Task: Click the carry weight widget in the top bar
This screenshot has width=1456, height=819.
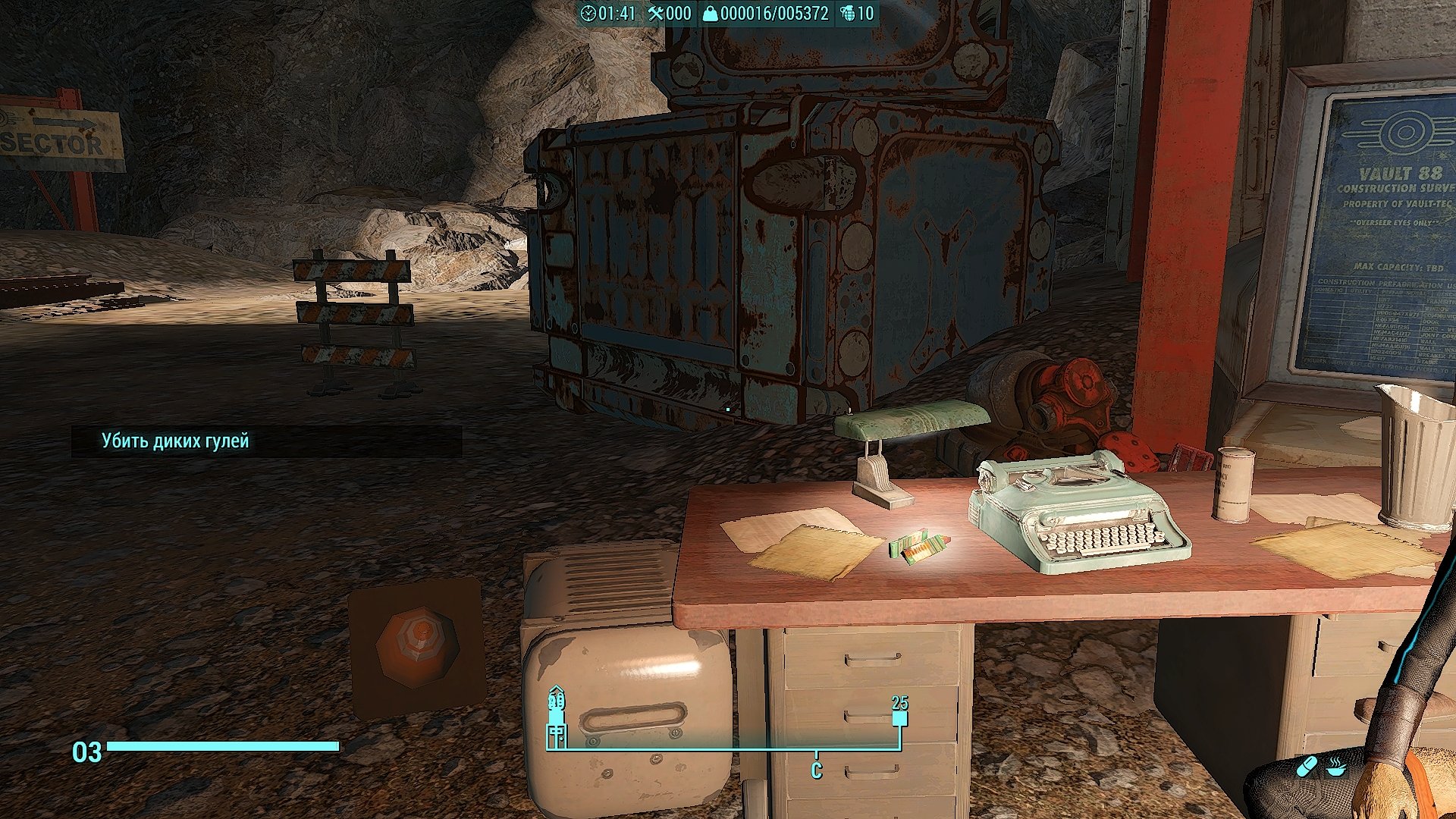Action: click(765, 13)
